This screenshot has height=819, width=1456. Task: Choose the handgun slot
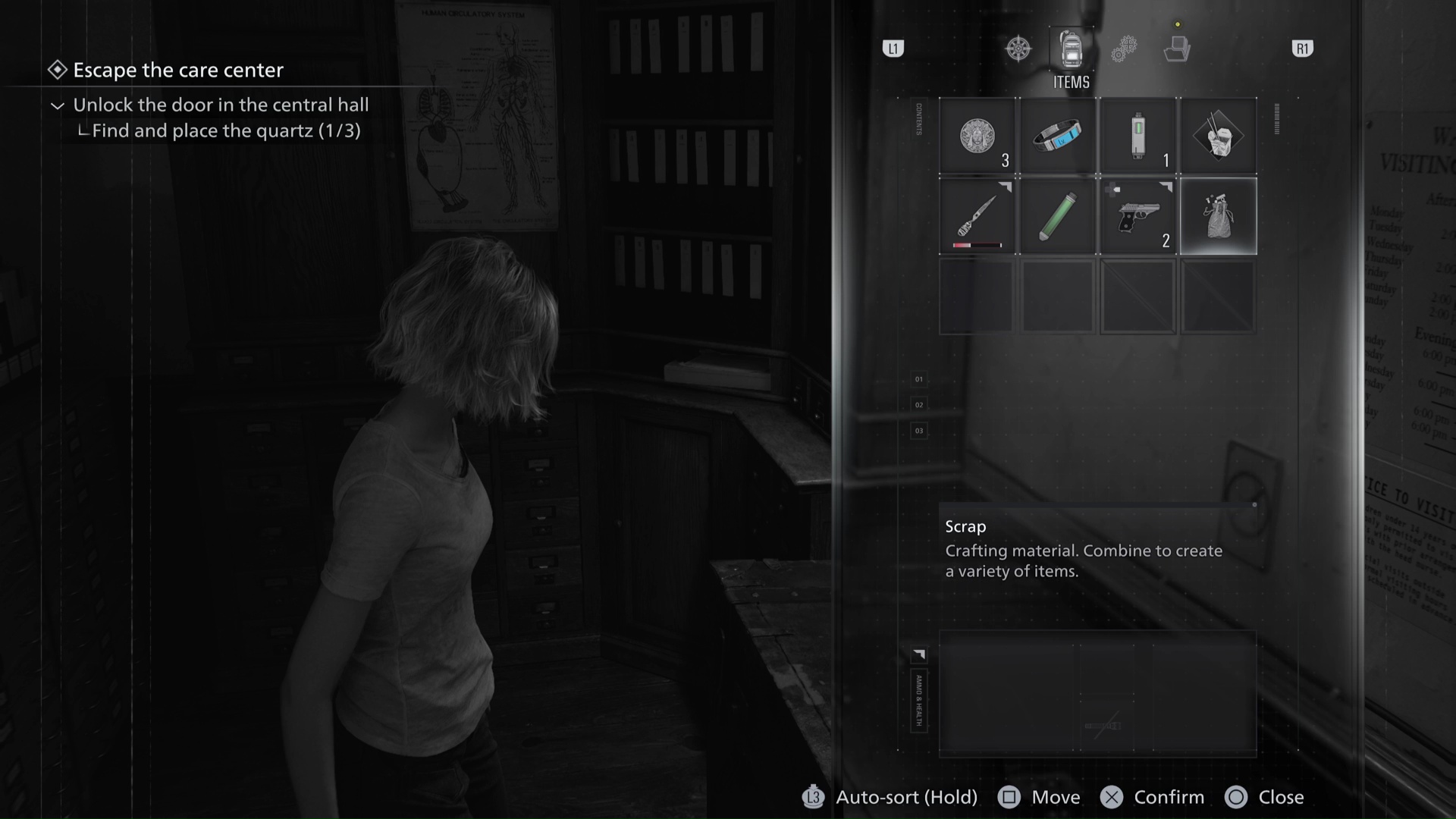point(1137,217)
